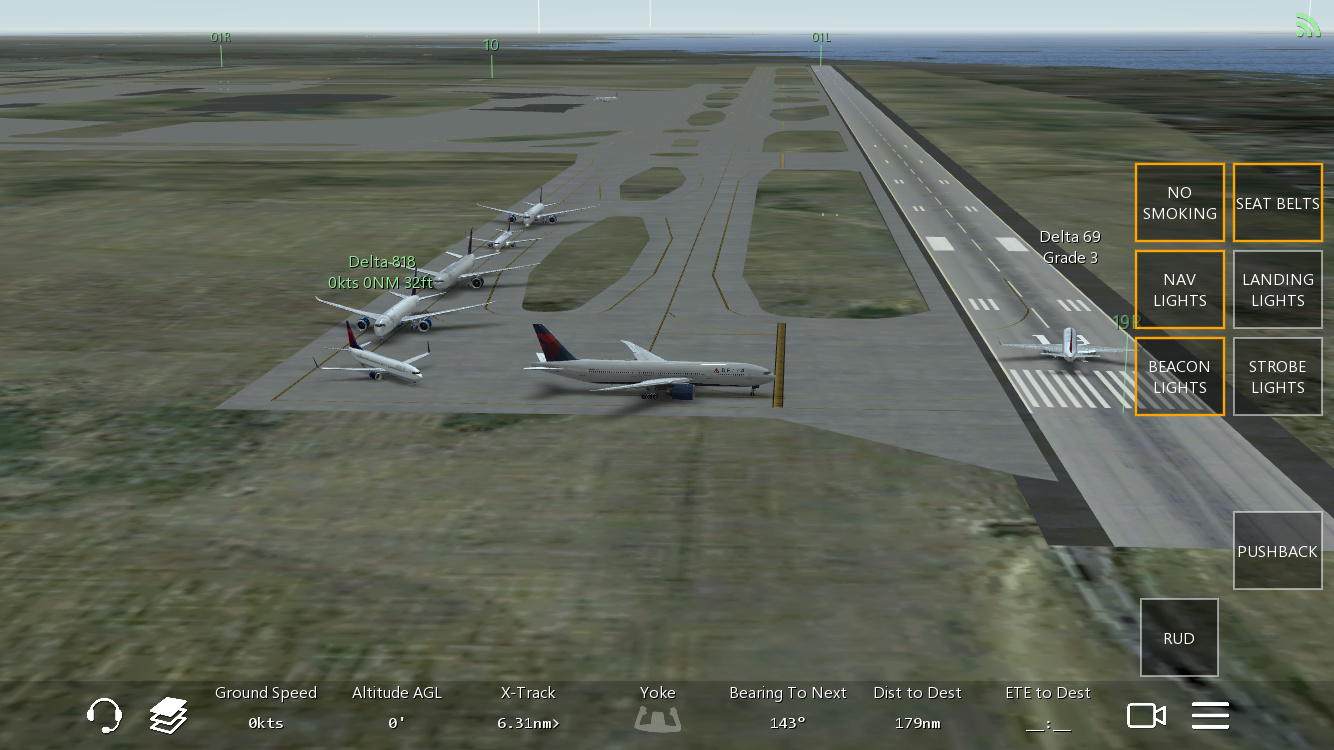The height and width of the screenshot is (750, 1334).
Task: Select the RUD rudder control
Action: [x=1179, y=638]
